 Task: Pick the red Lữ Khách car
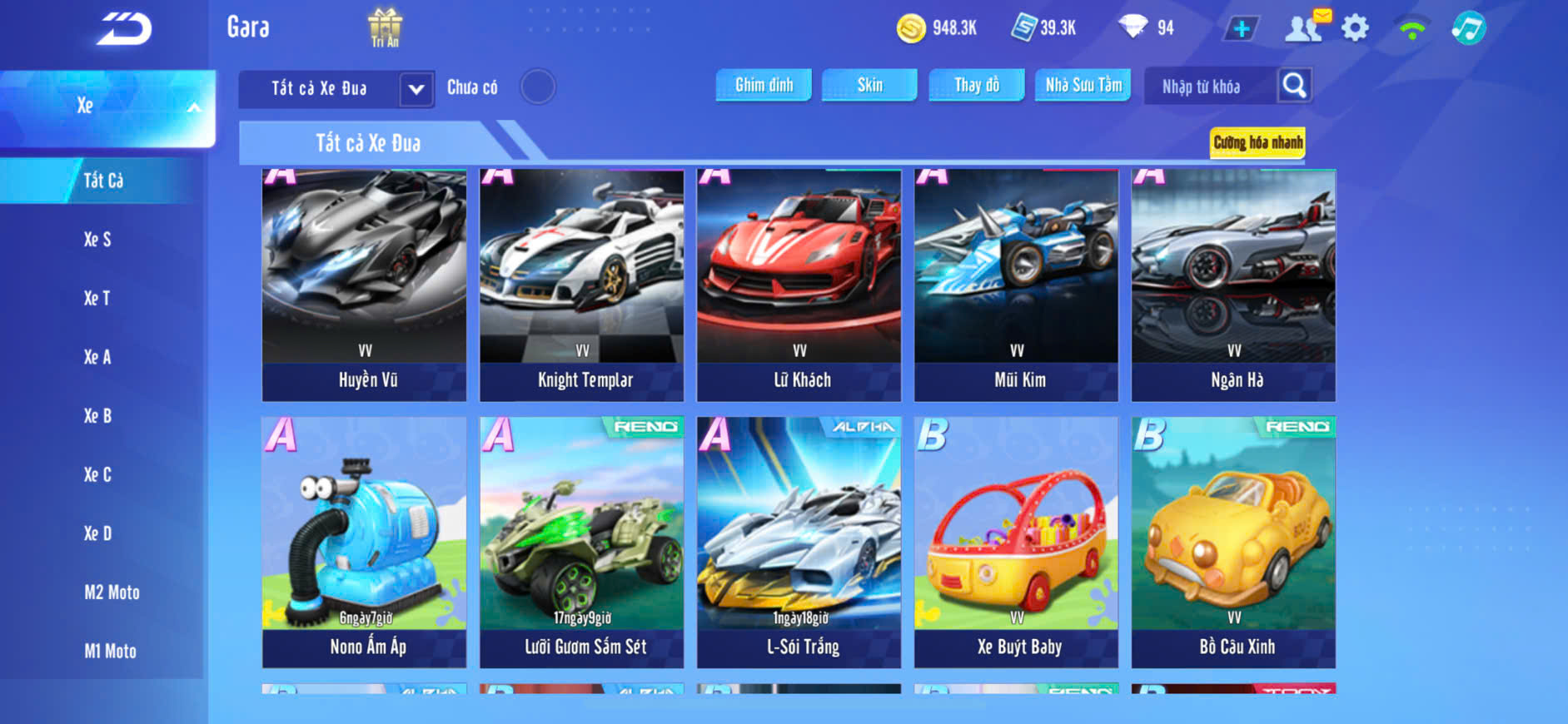coord(799,285)
